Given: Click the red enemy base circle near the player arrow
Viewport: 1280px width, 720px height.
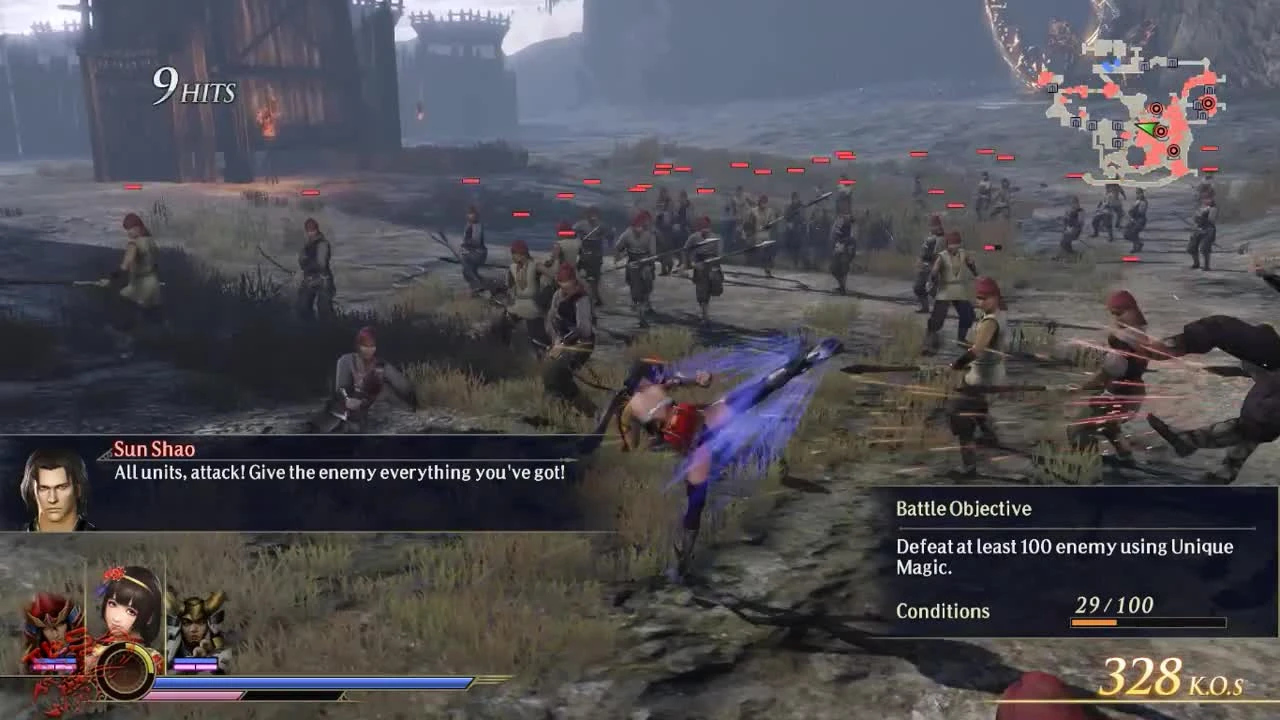Looking at the screenshot, I should [1161, 131].
